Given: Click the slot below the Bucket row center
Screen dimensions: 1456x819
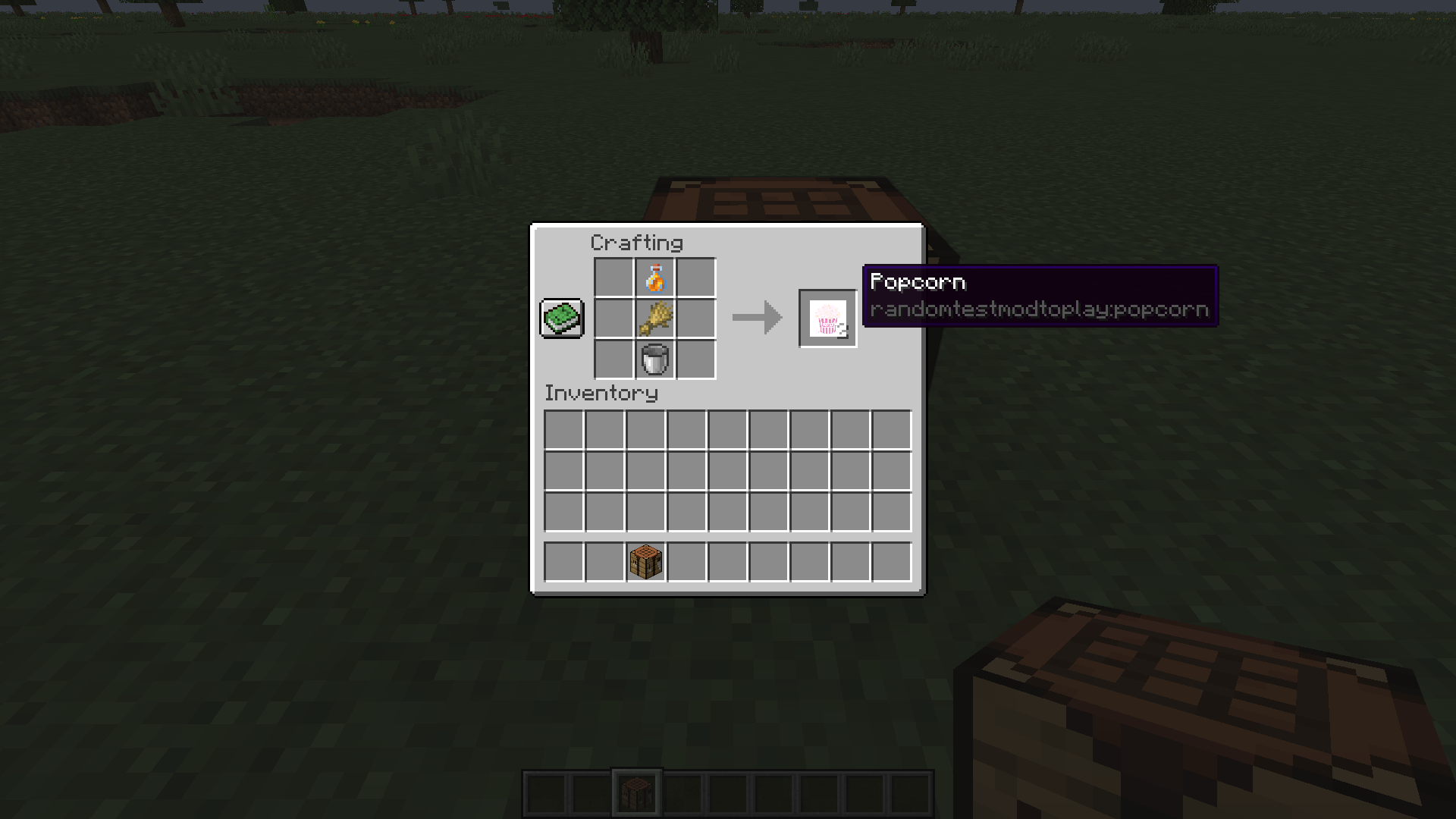Looking at the screenshot, I should (x=645, y=428).
